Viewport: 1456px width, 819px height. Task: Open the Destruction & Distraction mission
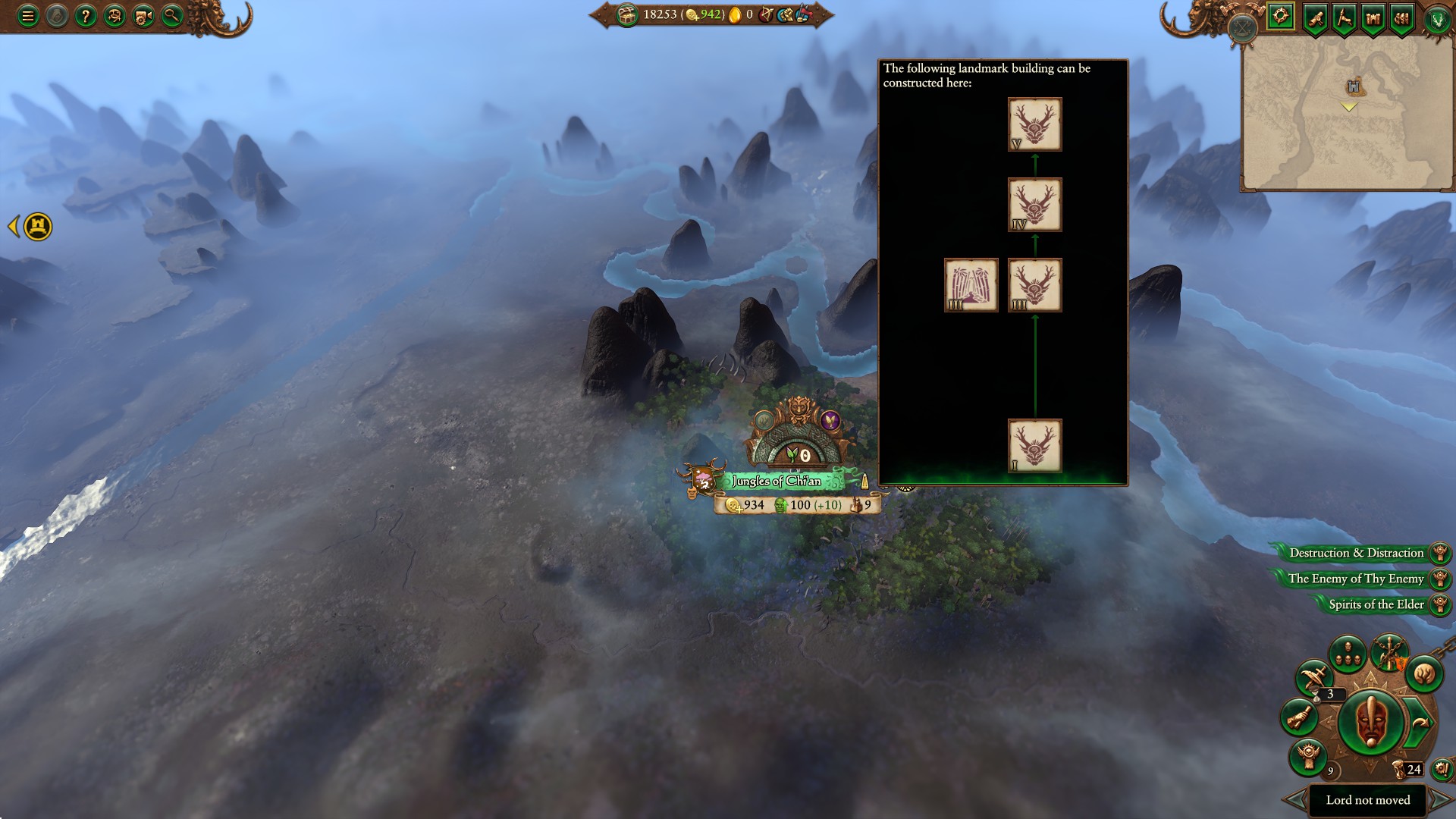tap(1357, 553)
